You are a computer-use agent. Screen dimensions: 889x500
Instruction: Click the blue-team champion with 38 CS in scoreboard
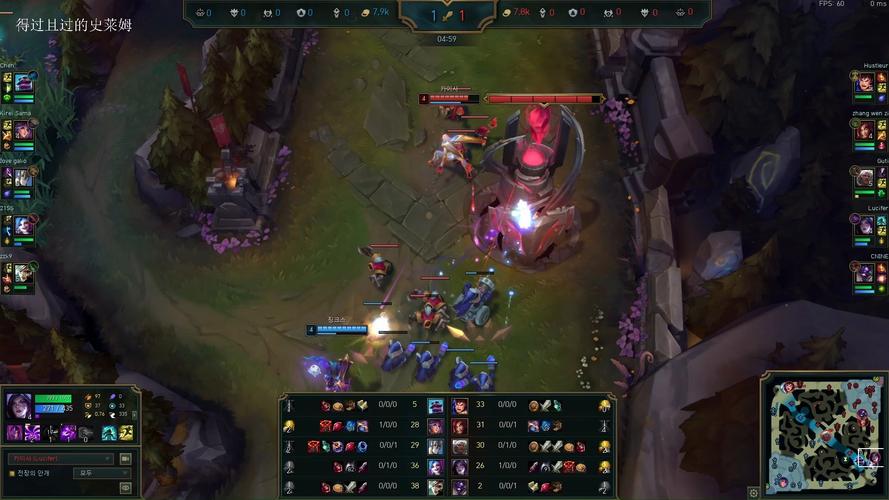coord(436,486)
